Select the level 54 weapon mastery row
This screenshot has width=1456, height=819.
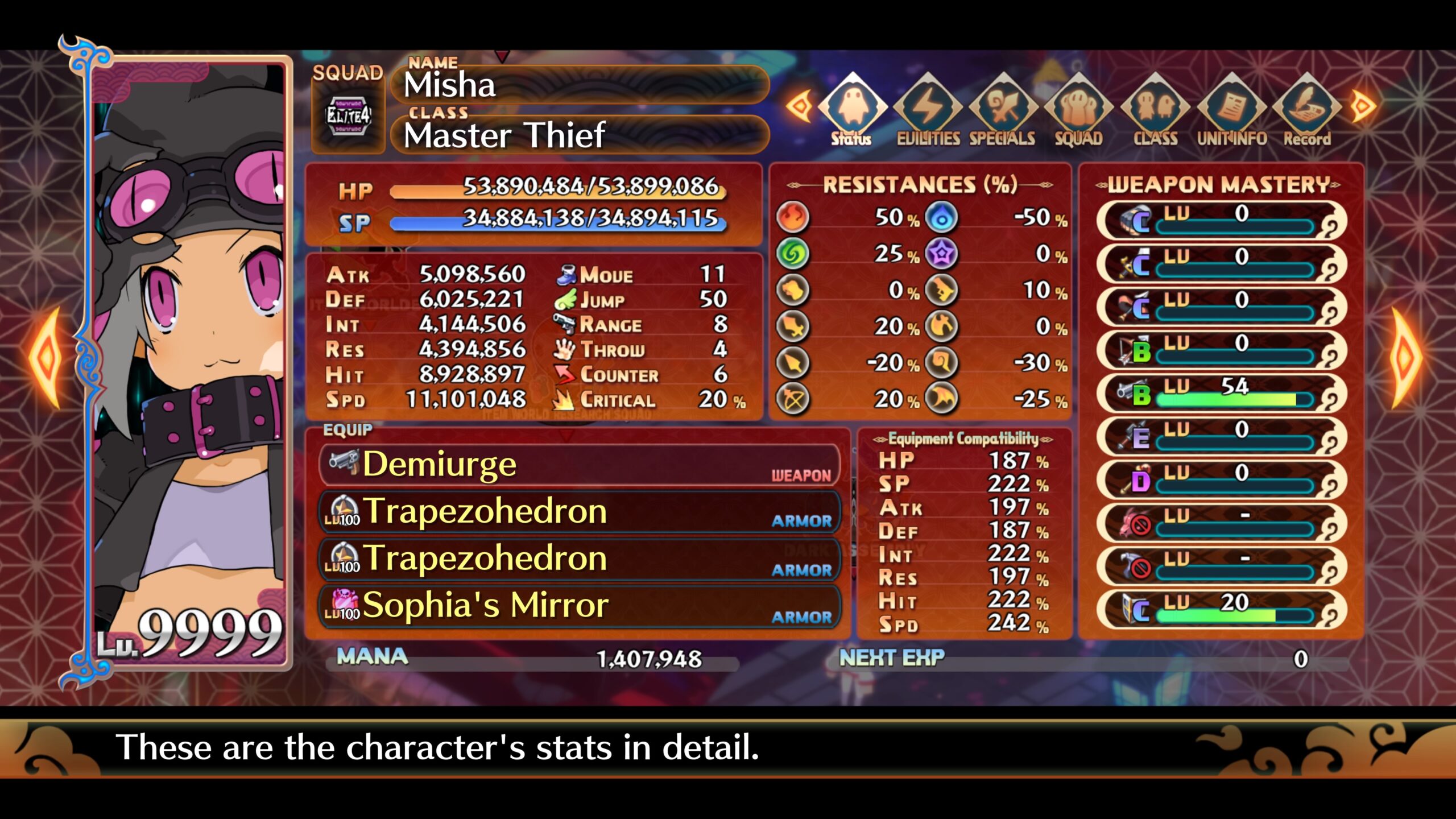[x=1221, y=394]
